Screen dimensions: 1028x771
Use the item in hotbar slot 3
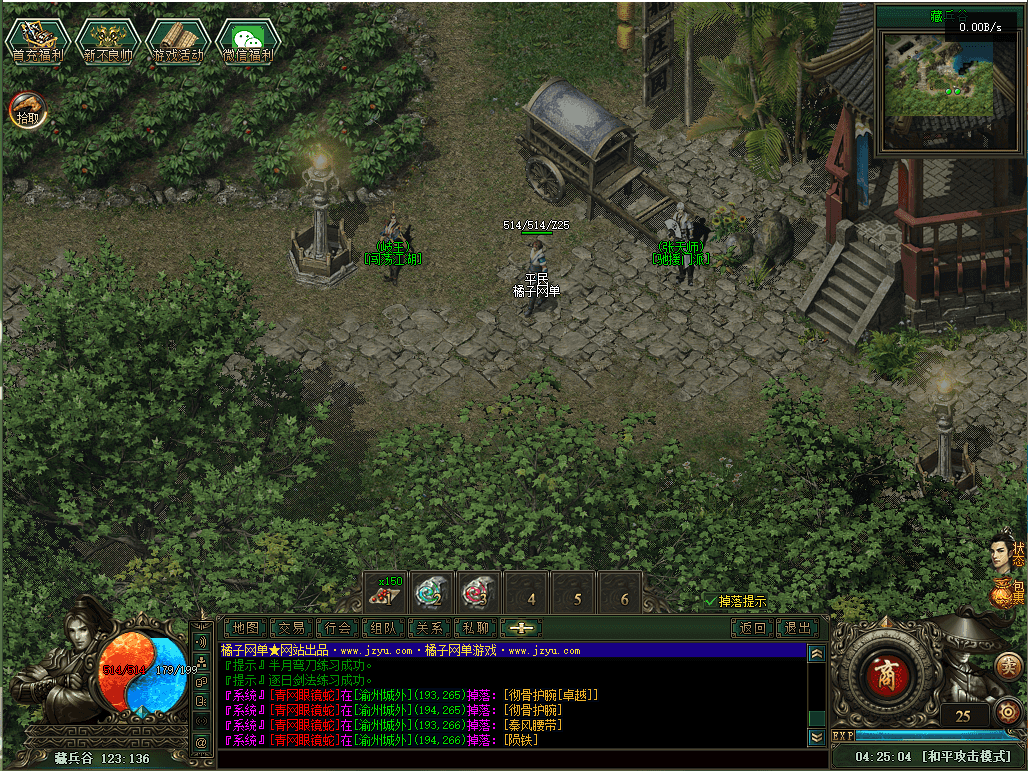pos(478,592)
